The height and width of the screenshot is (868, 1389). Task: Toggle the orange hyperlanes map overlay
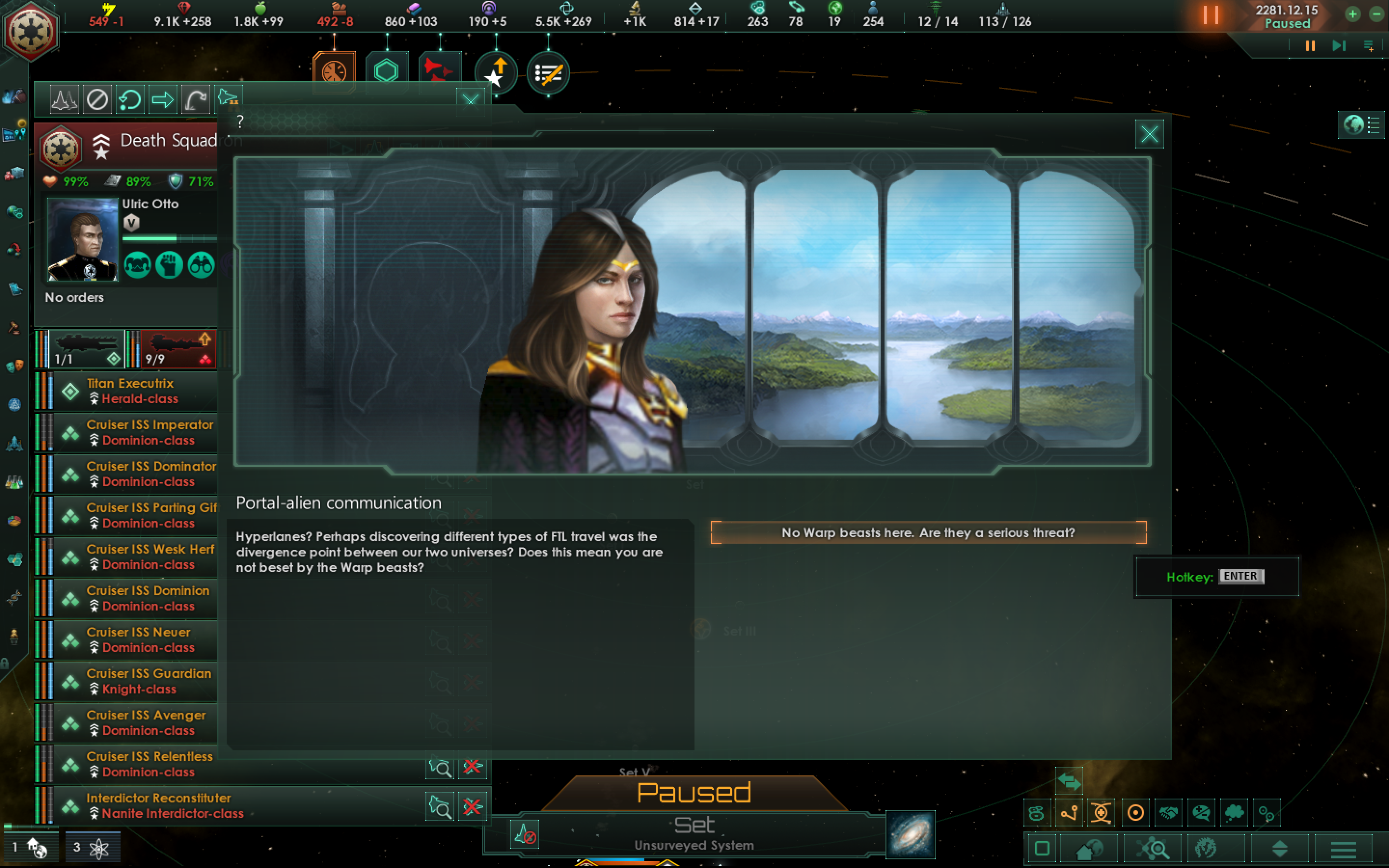point(1069,814)
